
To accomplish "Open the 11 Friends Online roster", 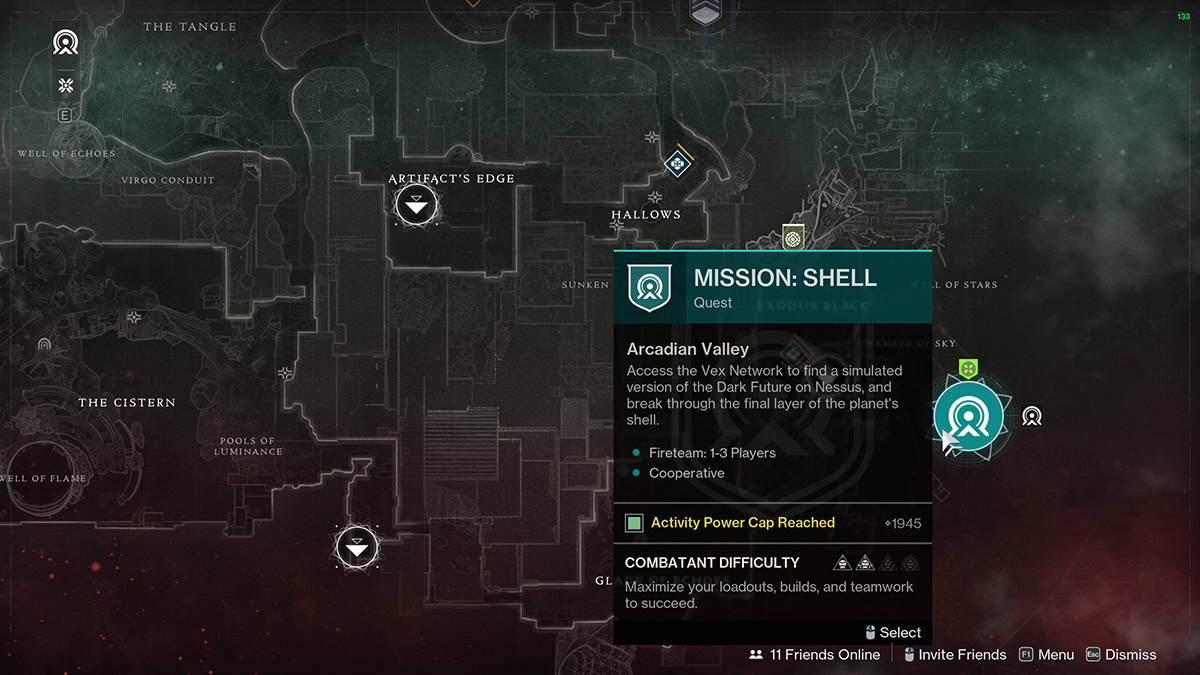I will click(814, 655).
